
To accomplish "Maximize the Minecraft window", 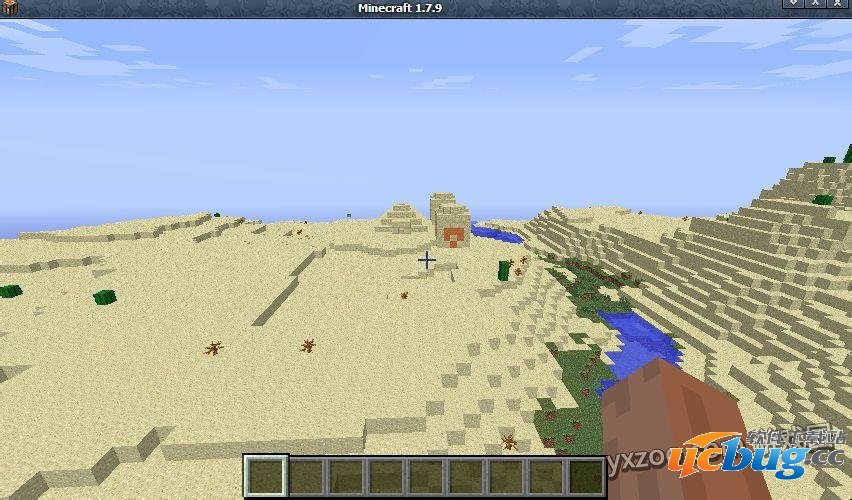I will [x=816, y=6].
